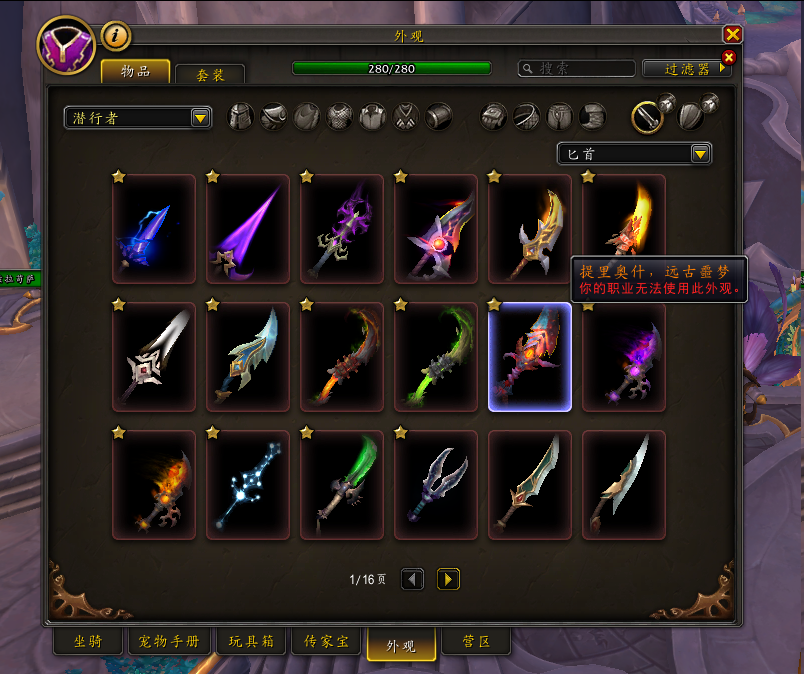Open the 匕首 weapon type dropdown

click(634, 154)
